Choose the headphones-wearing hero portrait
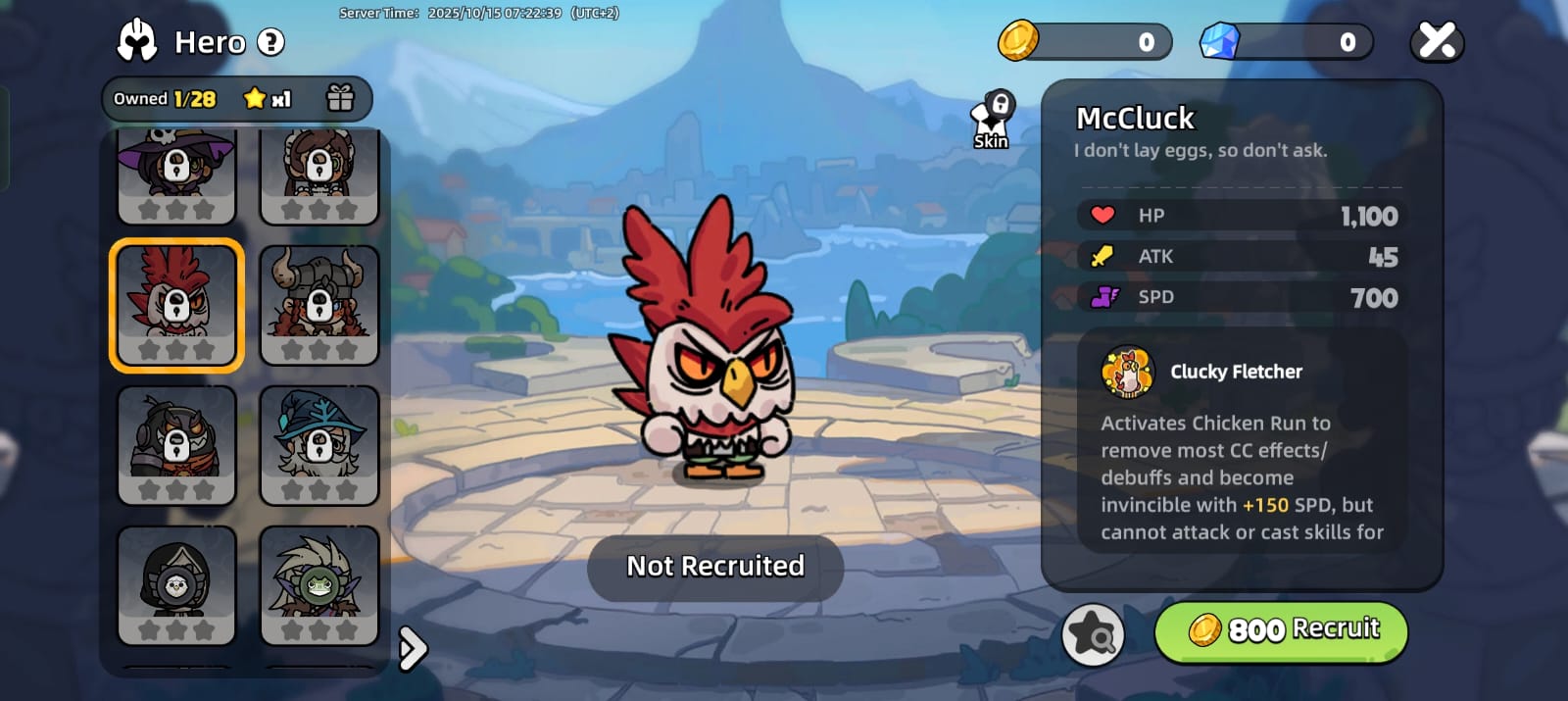The width and height of the screenshot is (1568, 701). [x=176, y=444]
